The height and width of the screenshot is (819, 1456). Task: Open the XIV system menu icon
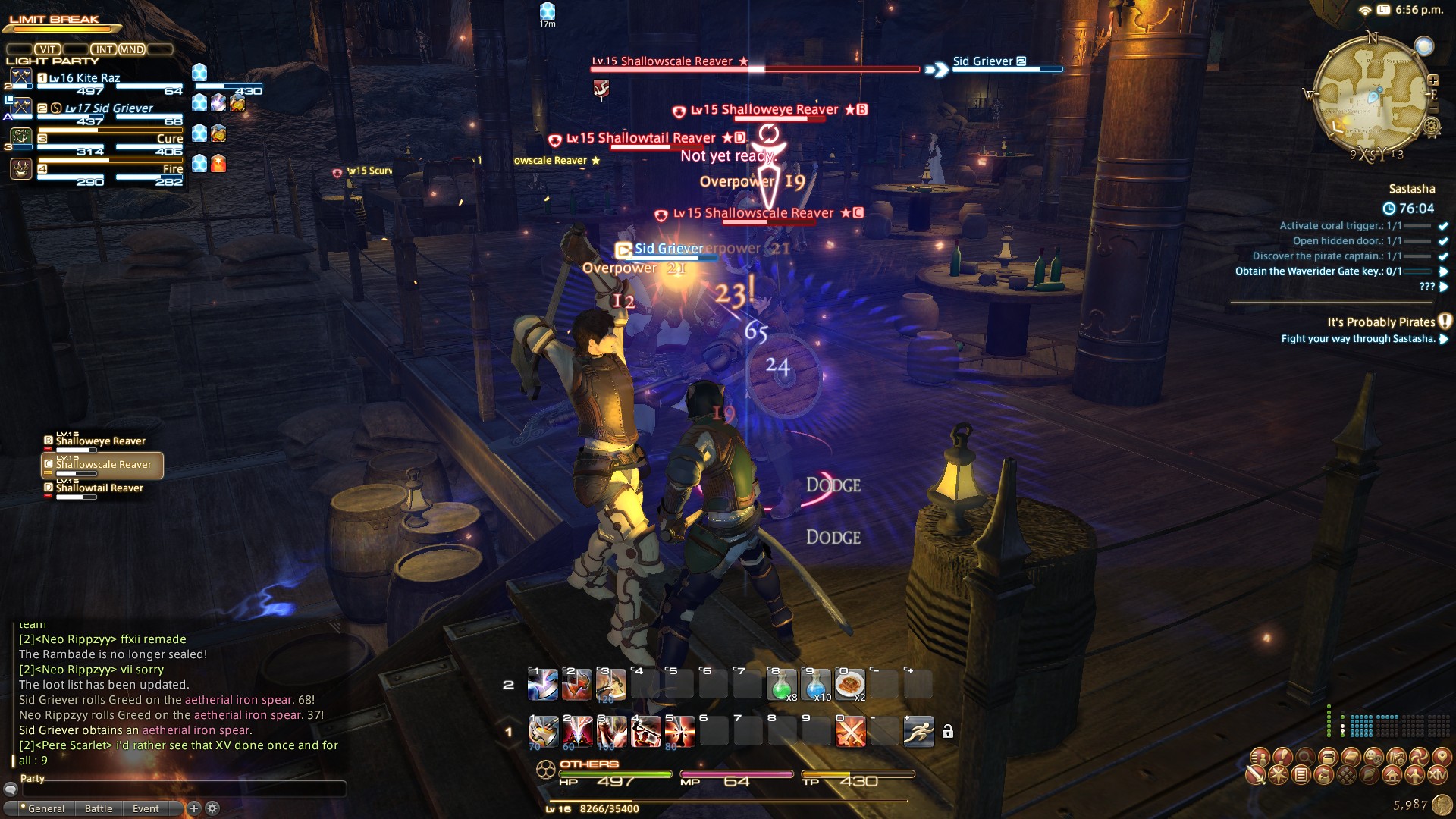[1438, 775]
